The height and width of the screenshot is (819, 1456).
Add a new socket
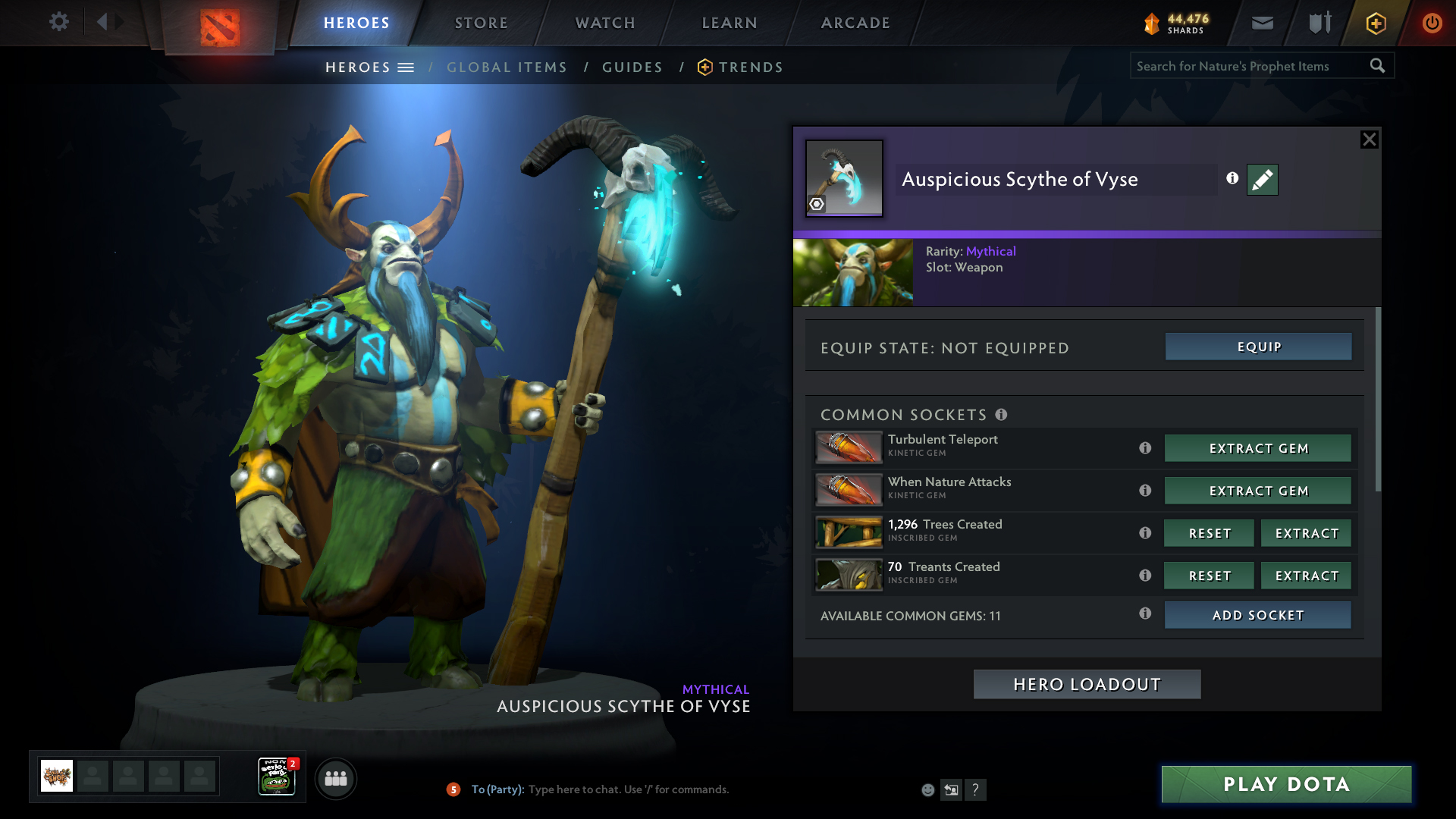[1258, 616]
